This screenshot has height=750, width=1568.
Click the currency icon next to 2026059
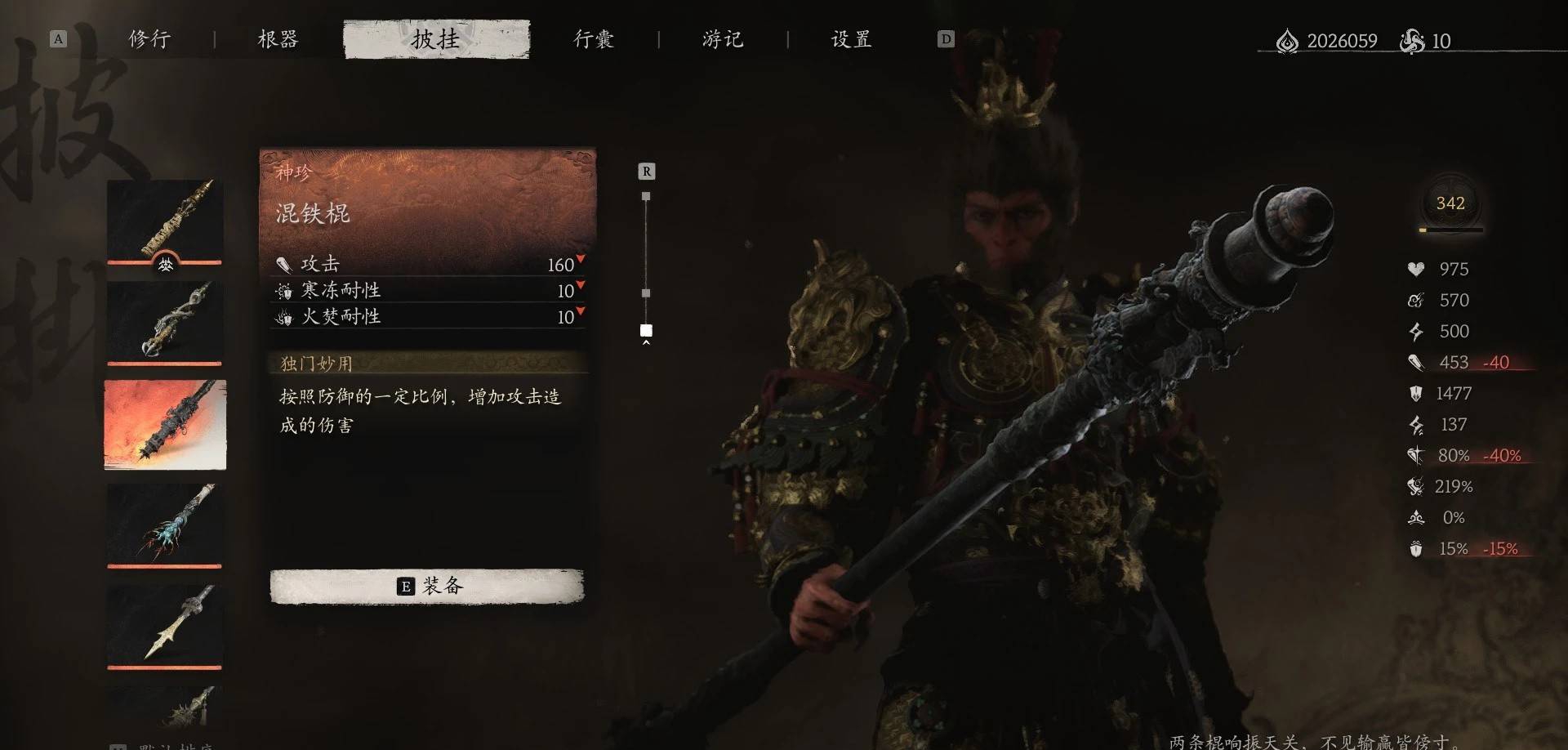pyautogui.click(x=1286, y=41)
